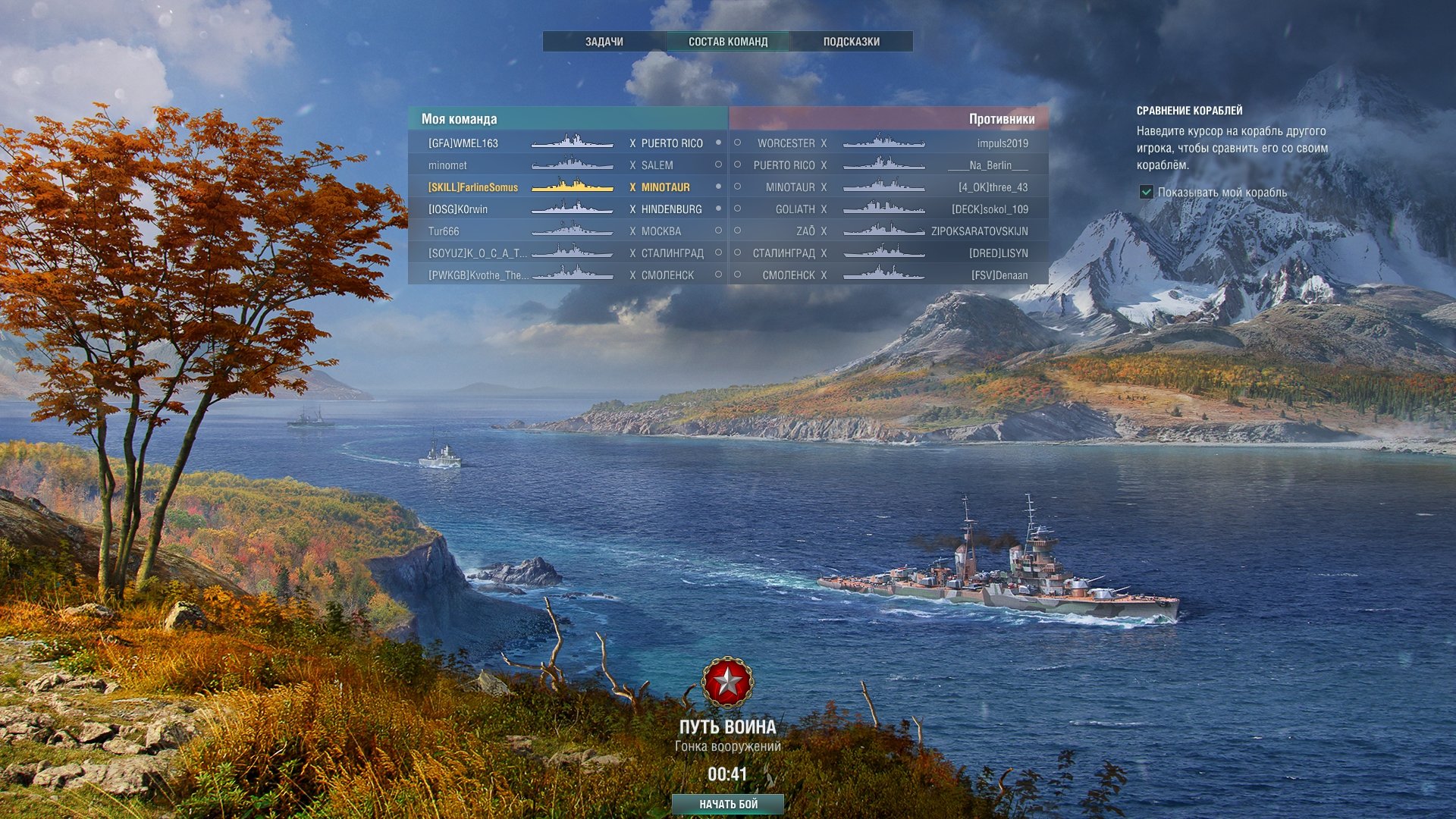Select player [GFA]WMEL163 row
Screen dimensions: 1456x819
pyautogui.click(x=567, y=143)
